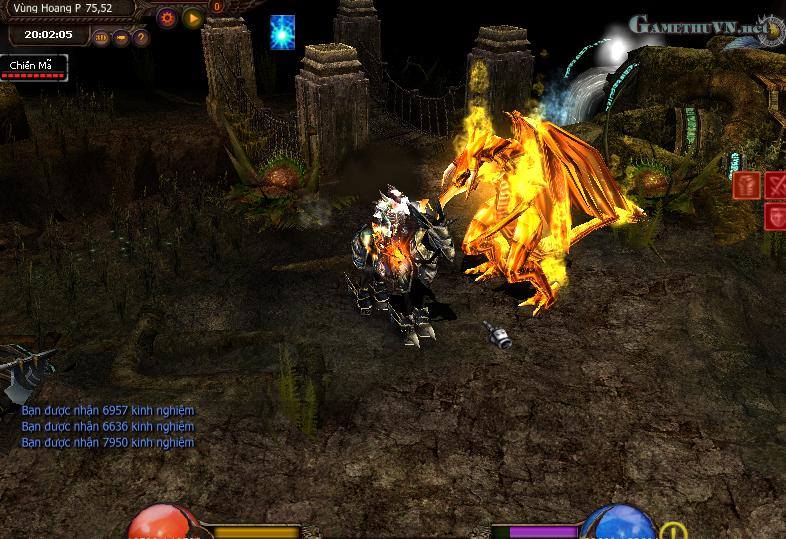
Task: Open settings via the orange gear icon
Action: click(x=167, y=17)
